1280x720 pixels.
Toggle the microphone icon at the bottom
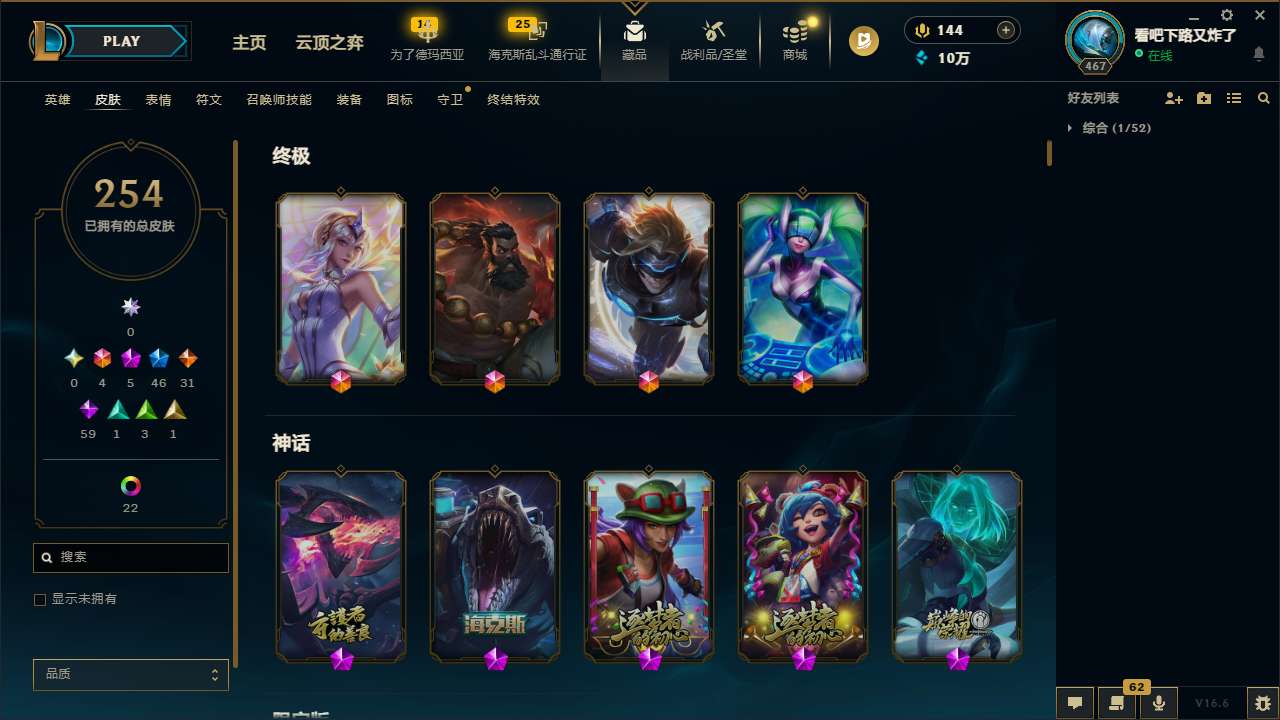1158,702
